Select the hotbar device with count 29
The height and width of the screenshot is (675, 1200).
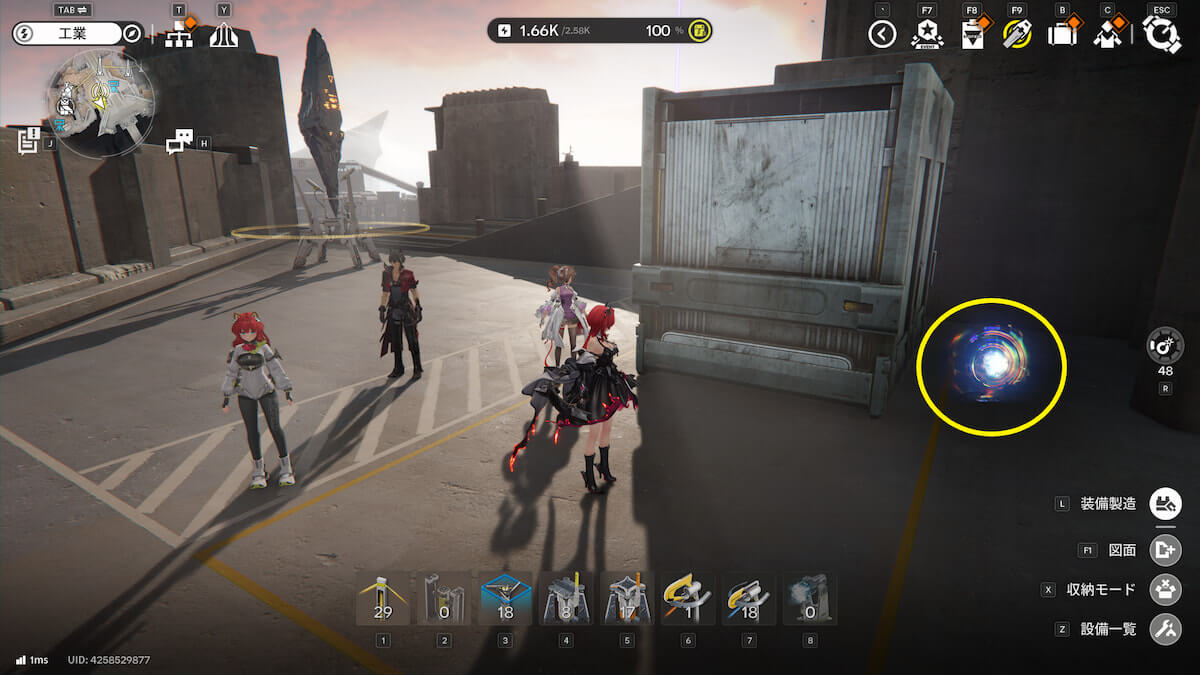click(x=383, y=599)
